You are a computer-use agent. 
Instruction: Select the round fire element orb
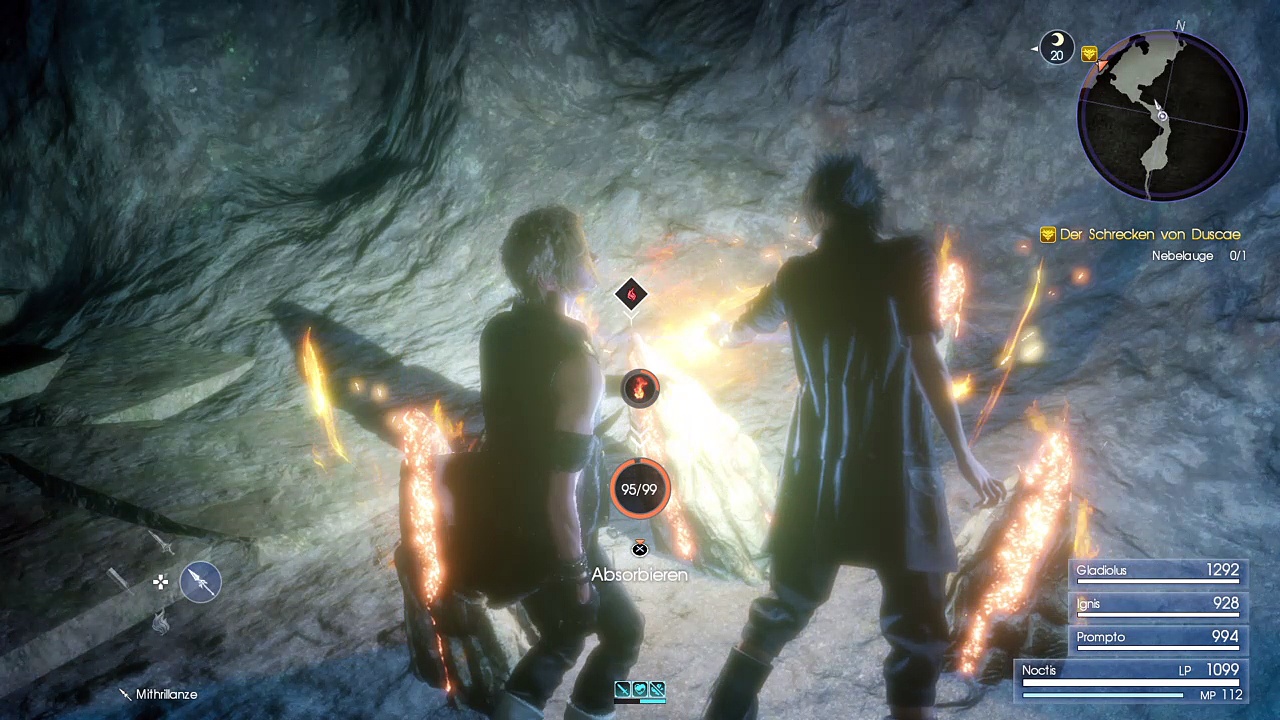[640, 388]
